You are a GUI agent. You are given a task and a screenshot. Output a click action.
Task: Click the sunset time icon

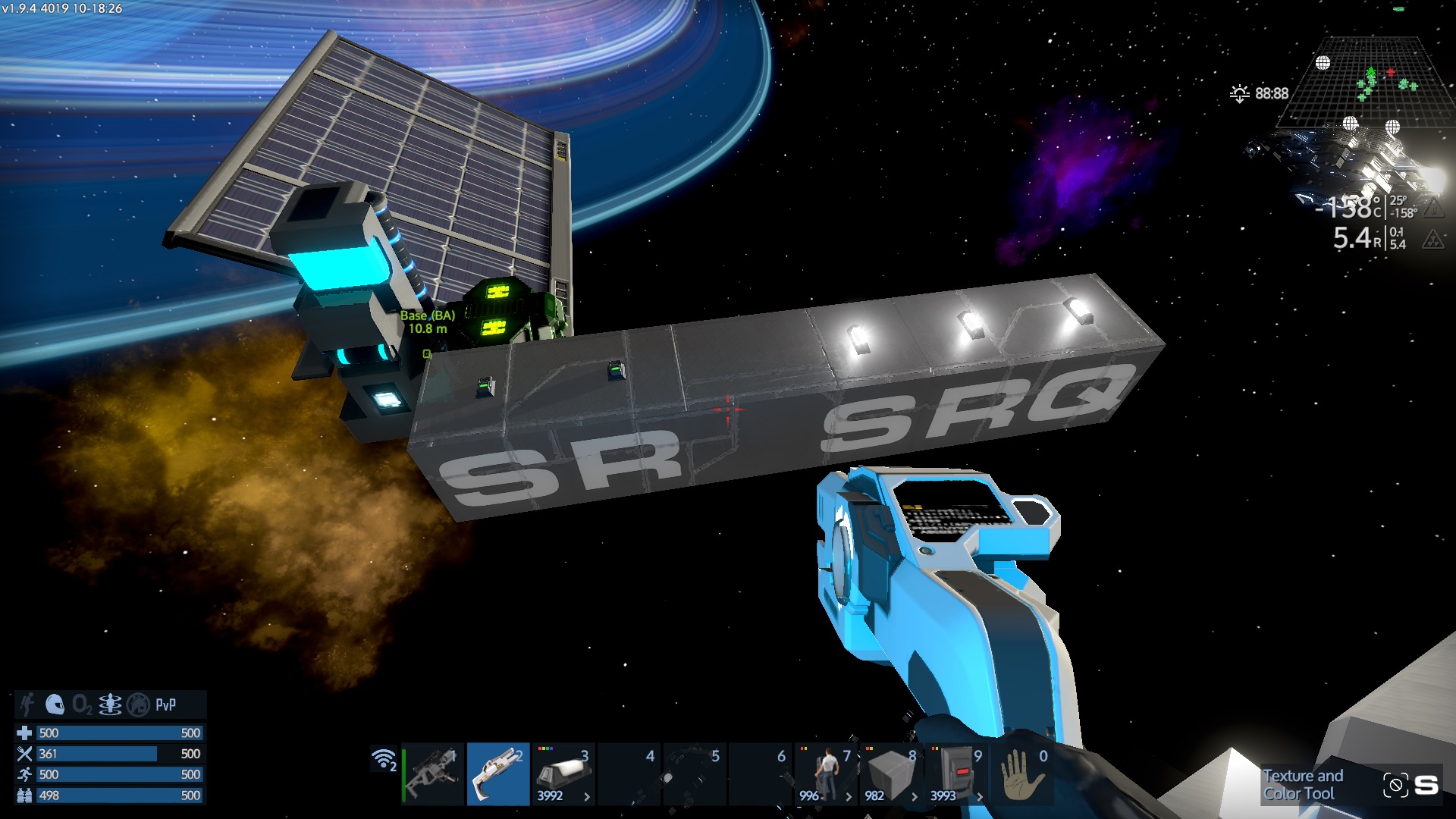click(x=1239, y=94)
